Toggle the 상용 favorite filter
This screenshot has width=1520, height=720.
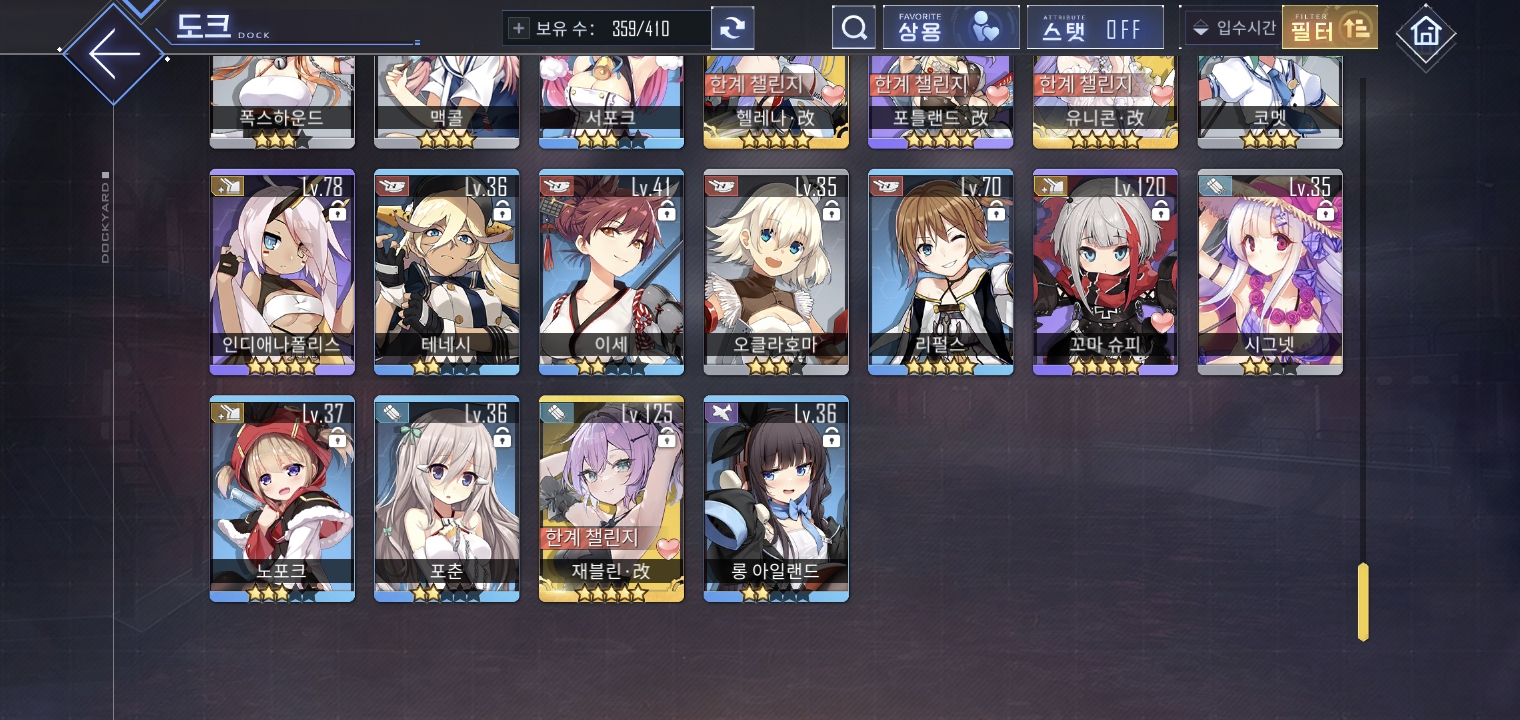click(x=950, y=28)
